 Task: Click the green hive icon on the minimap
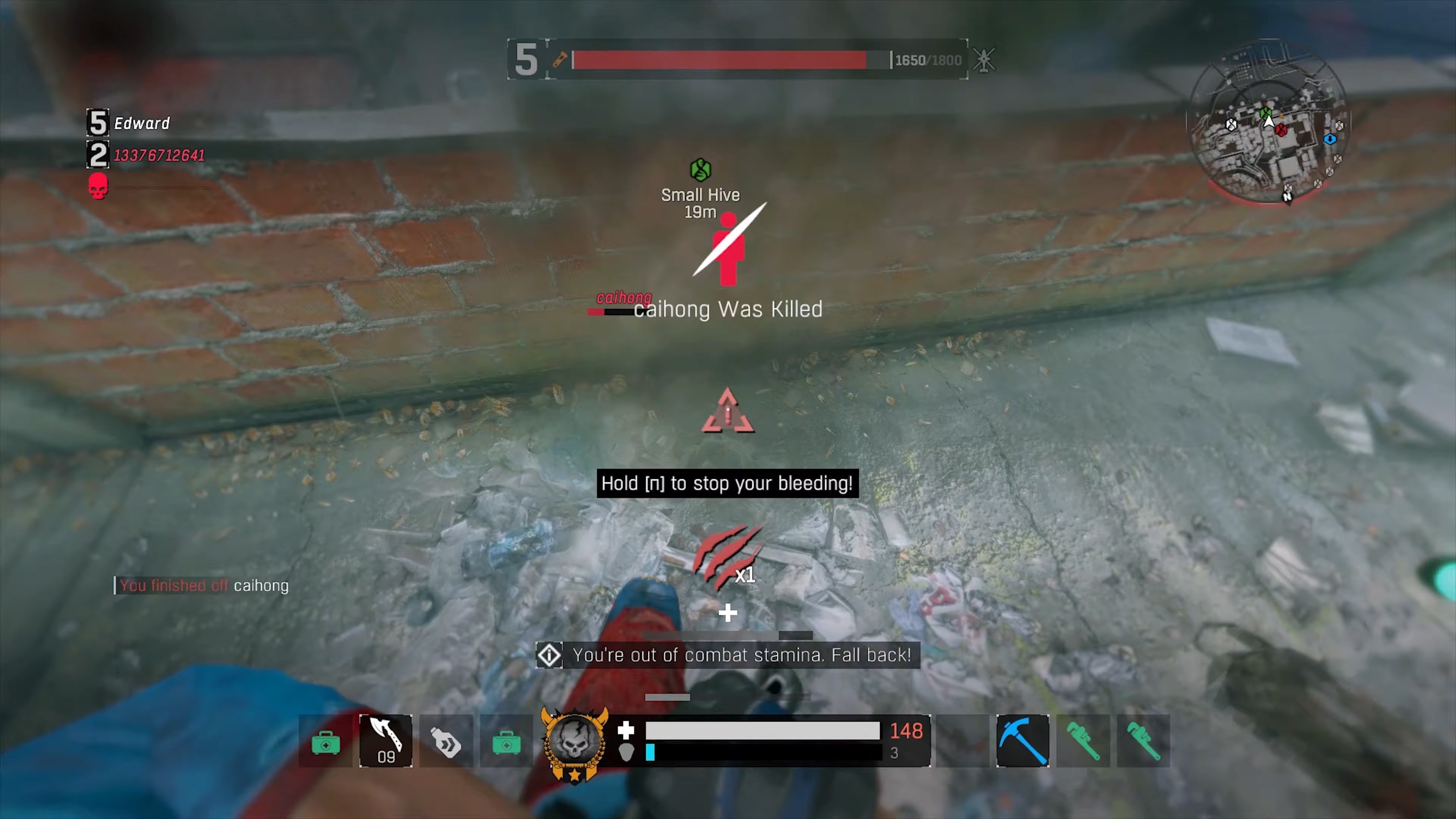1266,113
